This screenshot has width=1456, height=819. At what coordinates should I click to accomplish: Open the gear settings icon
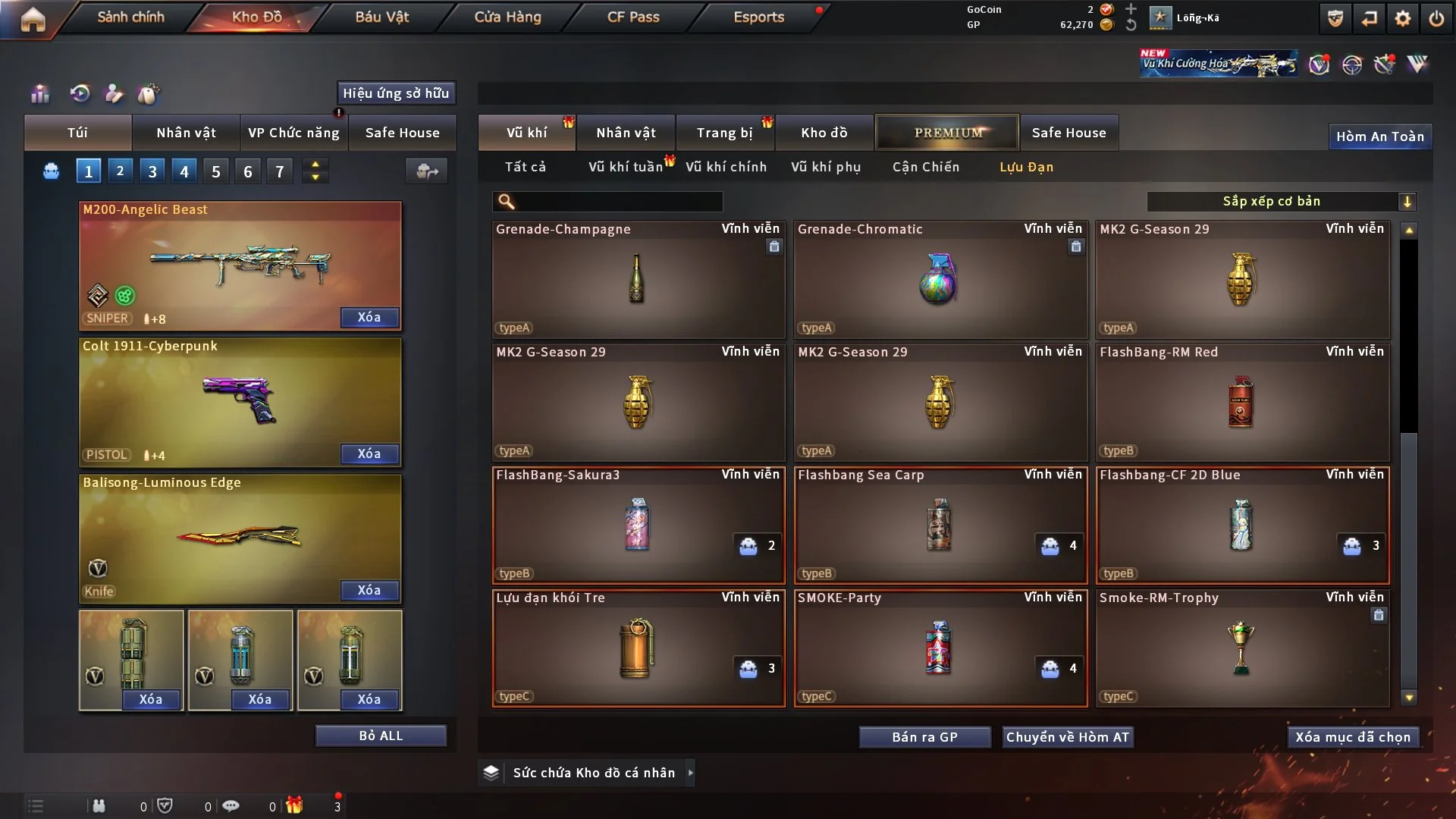[1402, 18]
